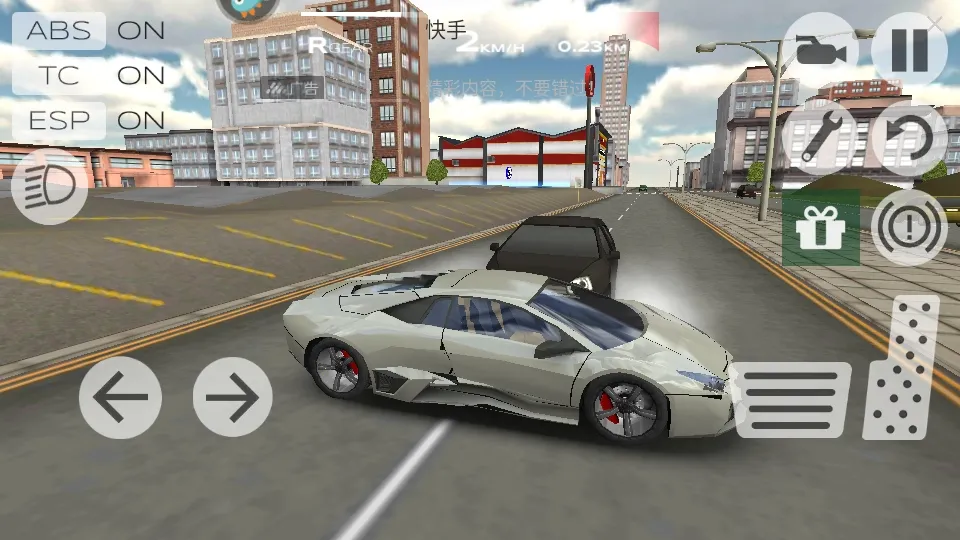
Task: Tap the accelerator pedal
Action: pyautogui.click(x=901, y=368)
